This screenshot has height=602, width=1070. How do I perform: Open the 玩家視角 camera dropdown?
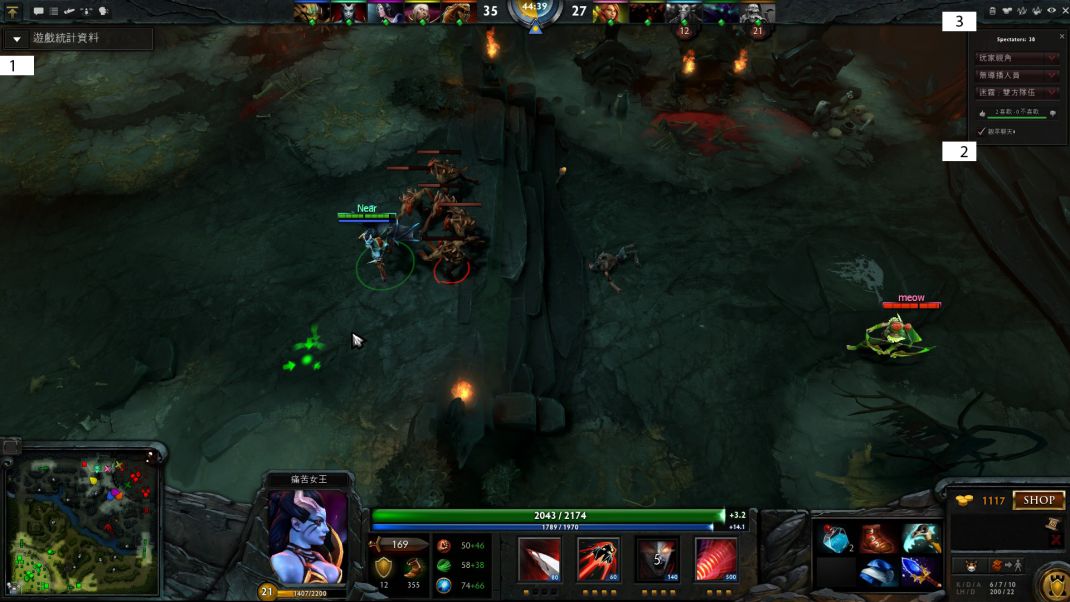(x=1017, y=58)
